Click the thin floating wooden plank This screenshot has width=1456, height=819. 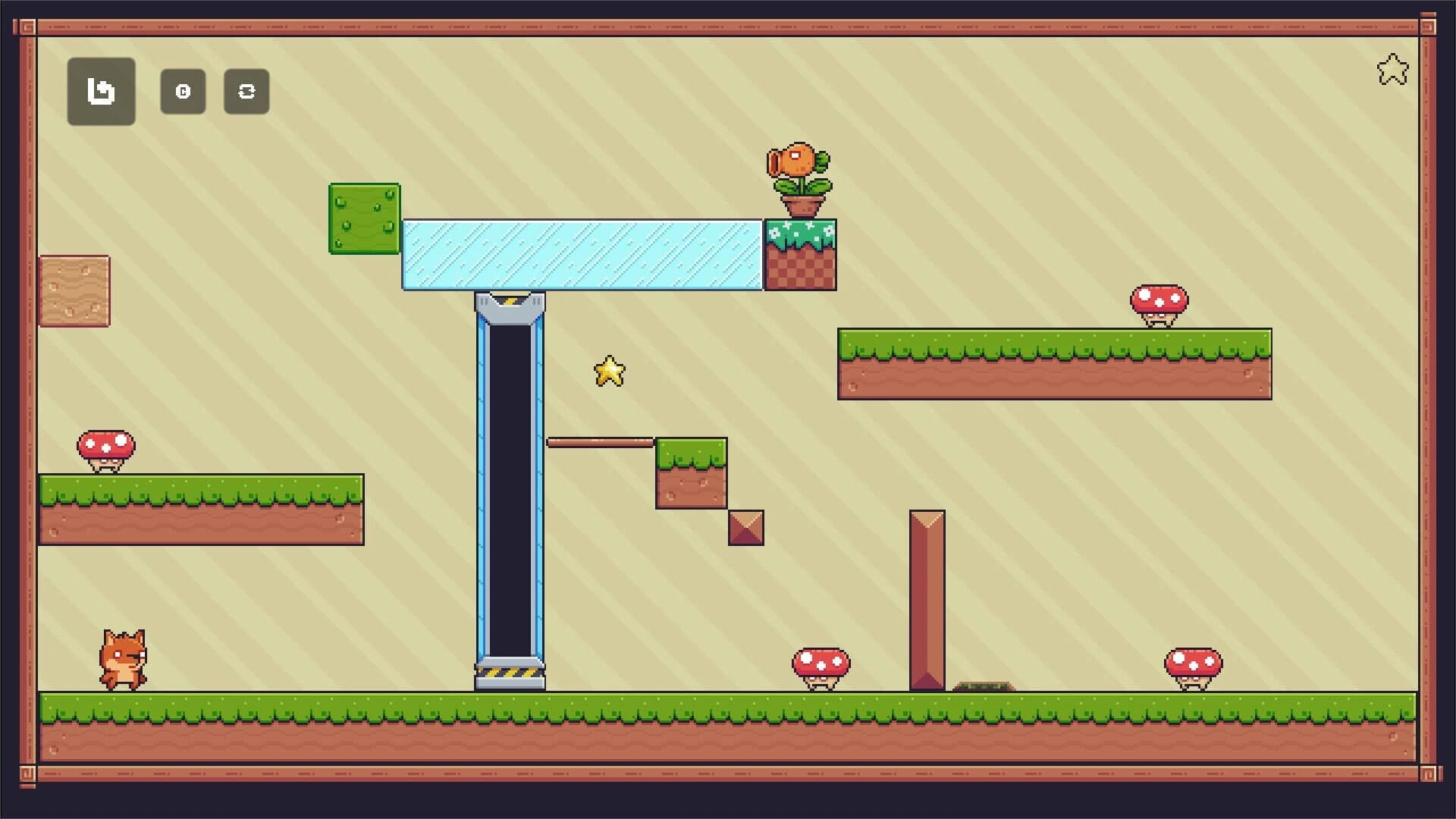coord(603,441)
